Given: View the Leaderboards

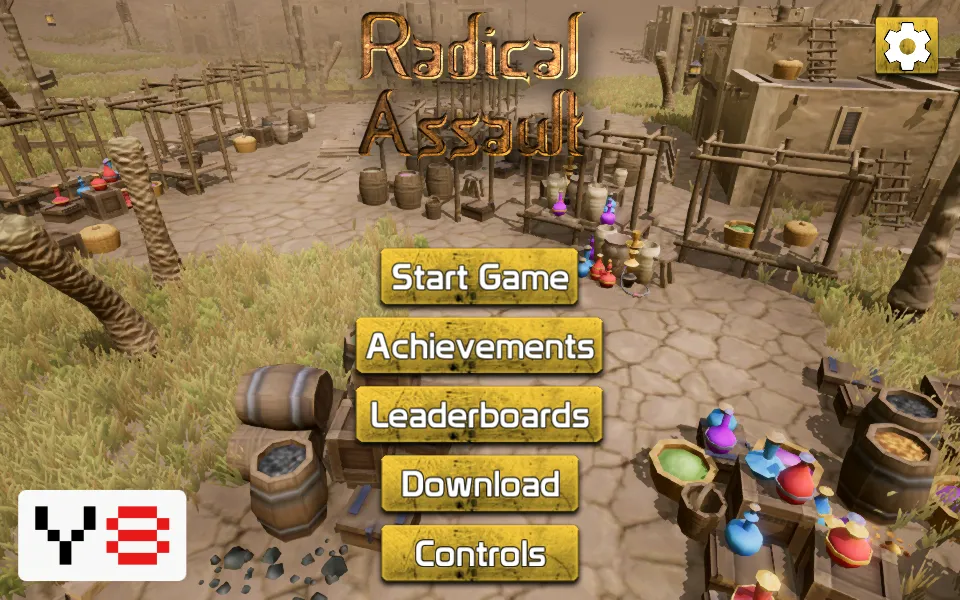Looking at the screenshot, I should [480, 415].
